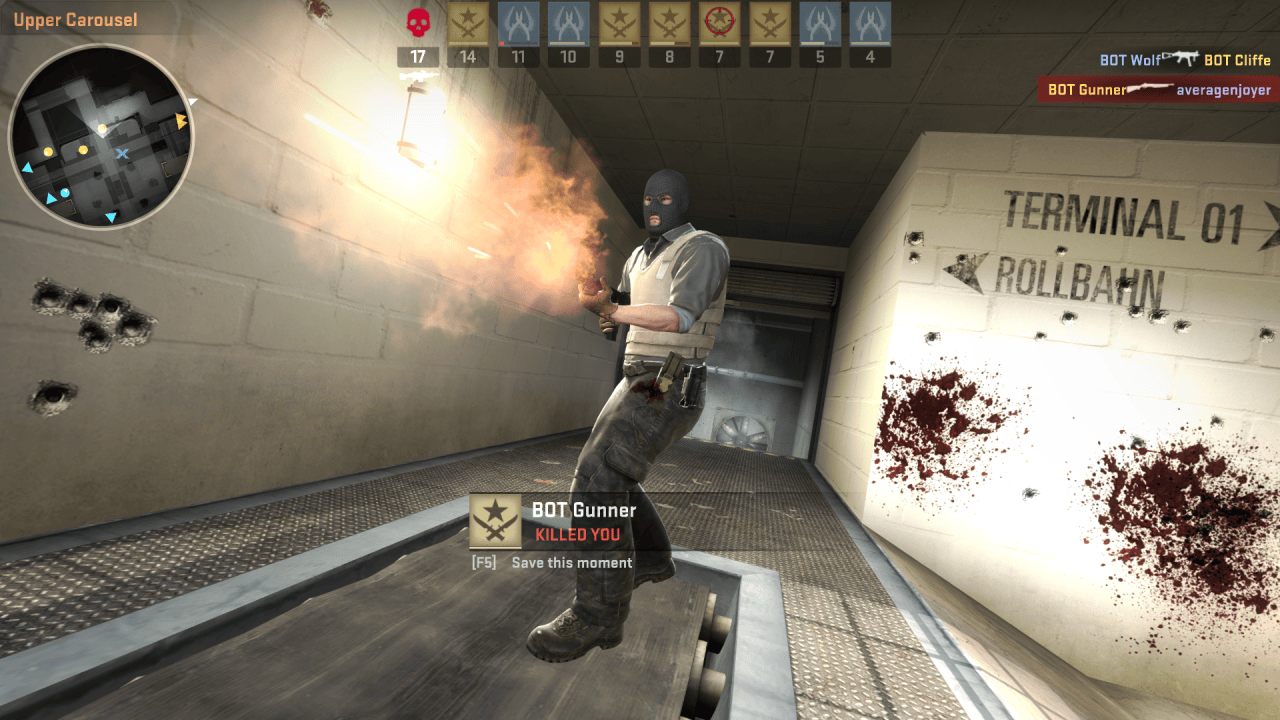Click the circular radar minimap
1280x720 pixels.
click(x=101, y=137)
